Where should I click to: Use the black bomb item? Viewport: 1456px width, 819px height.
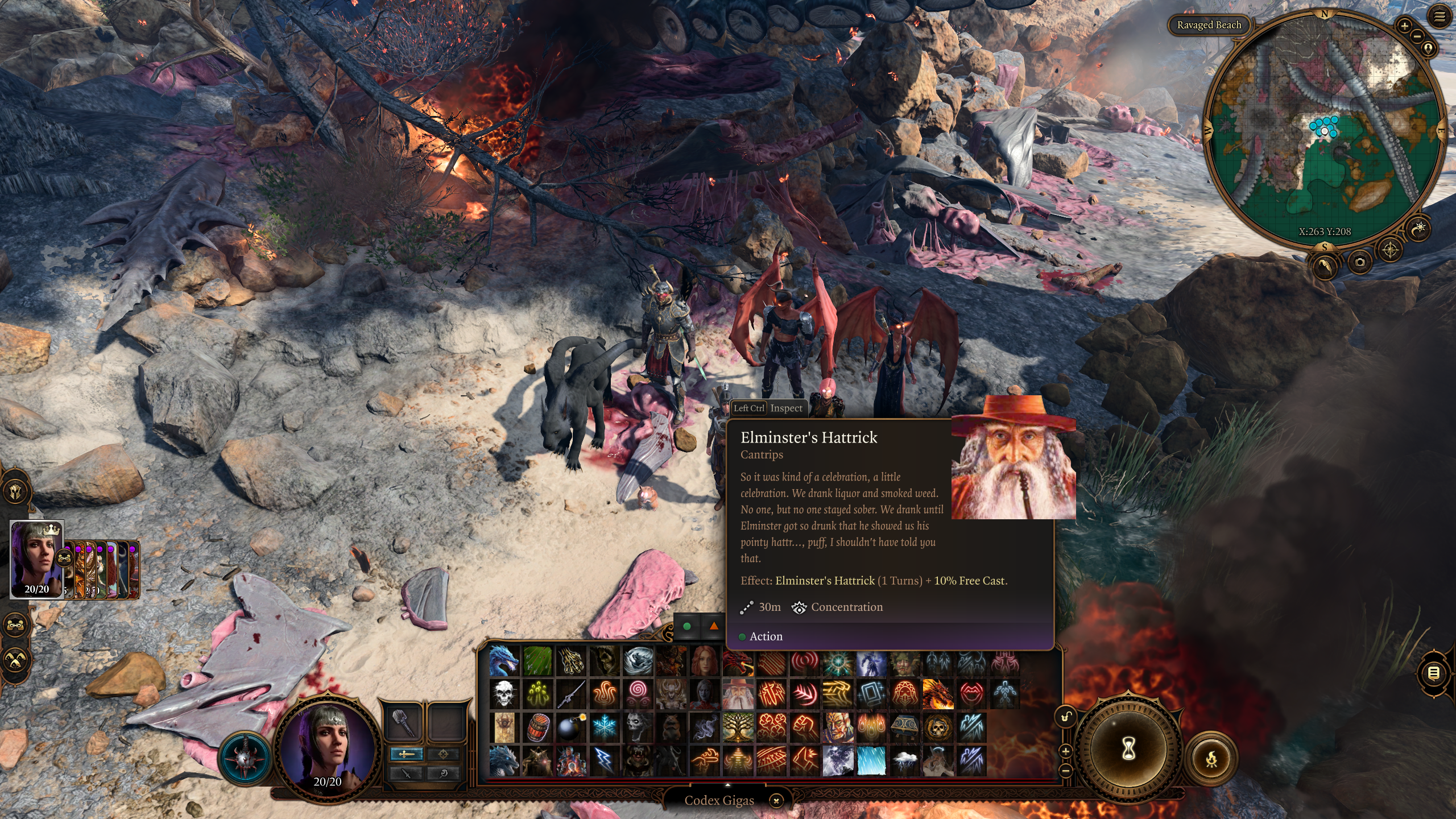[570, 727]
